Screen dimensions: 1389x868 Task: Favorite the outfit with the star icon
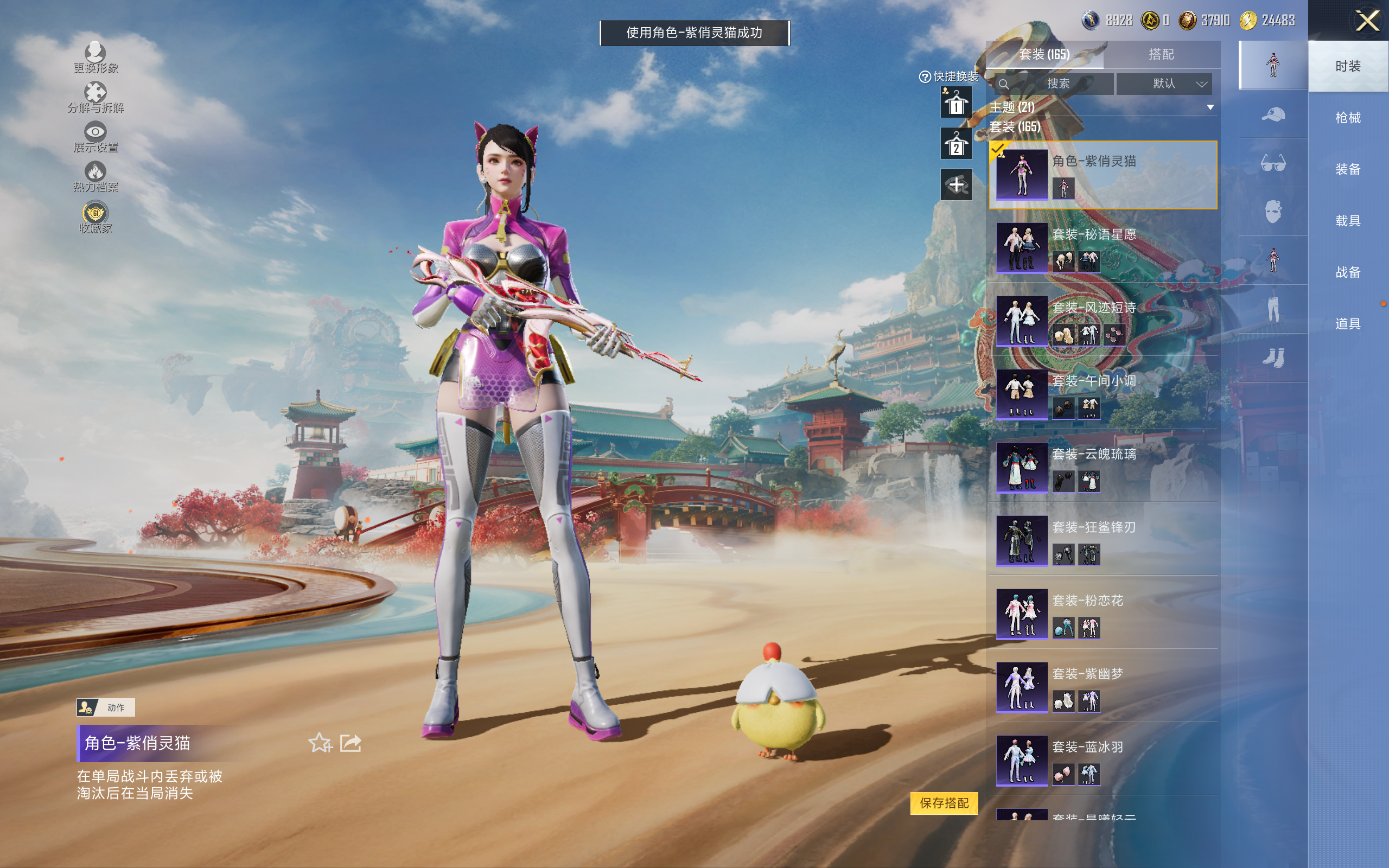(x=320, y=743)
